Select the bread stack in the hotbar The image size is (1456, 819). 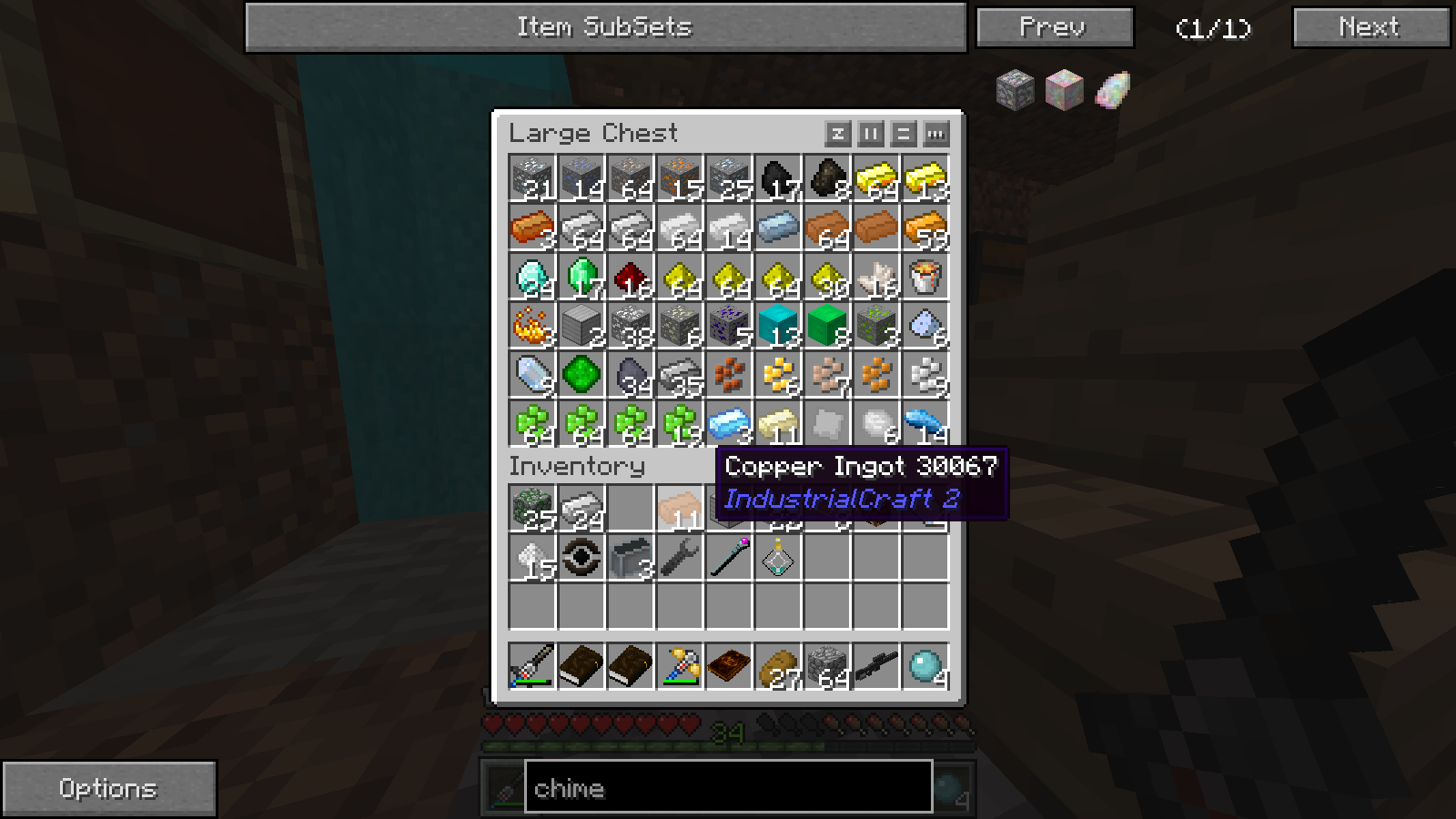[778, 667]
